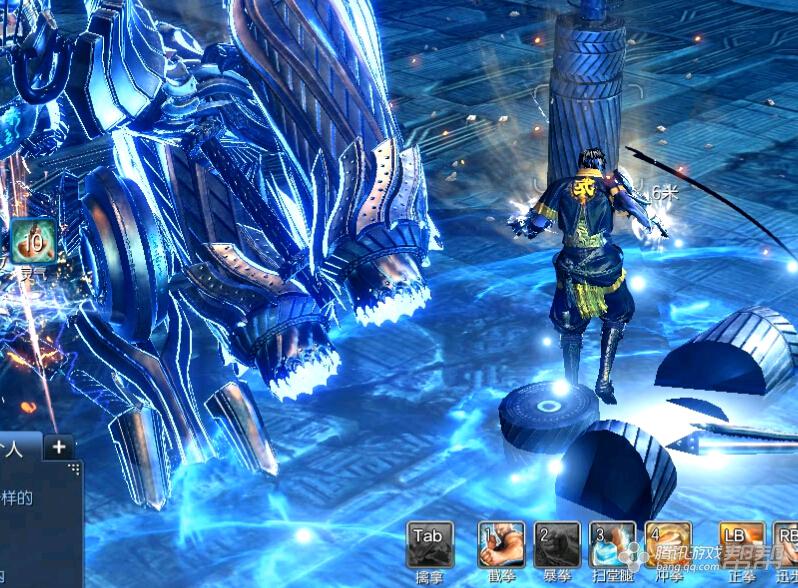
Task: Click inside the chat message panel
Action: coord(38,520)
